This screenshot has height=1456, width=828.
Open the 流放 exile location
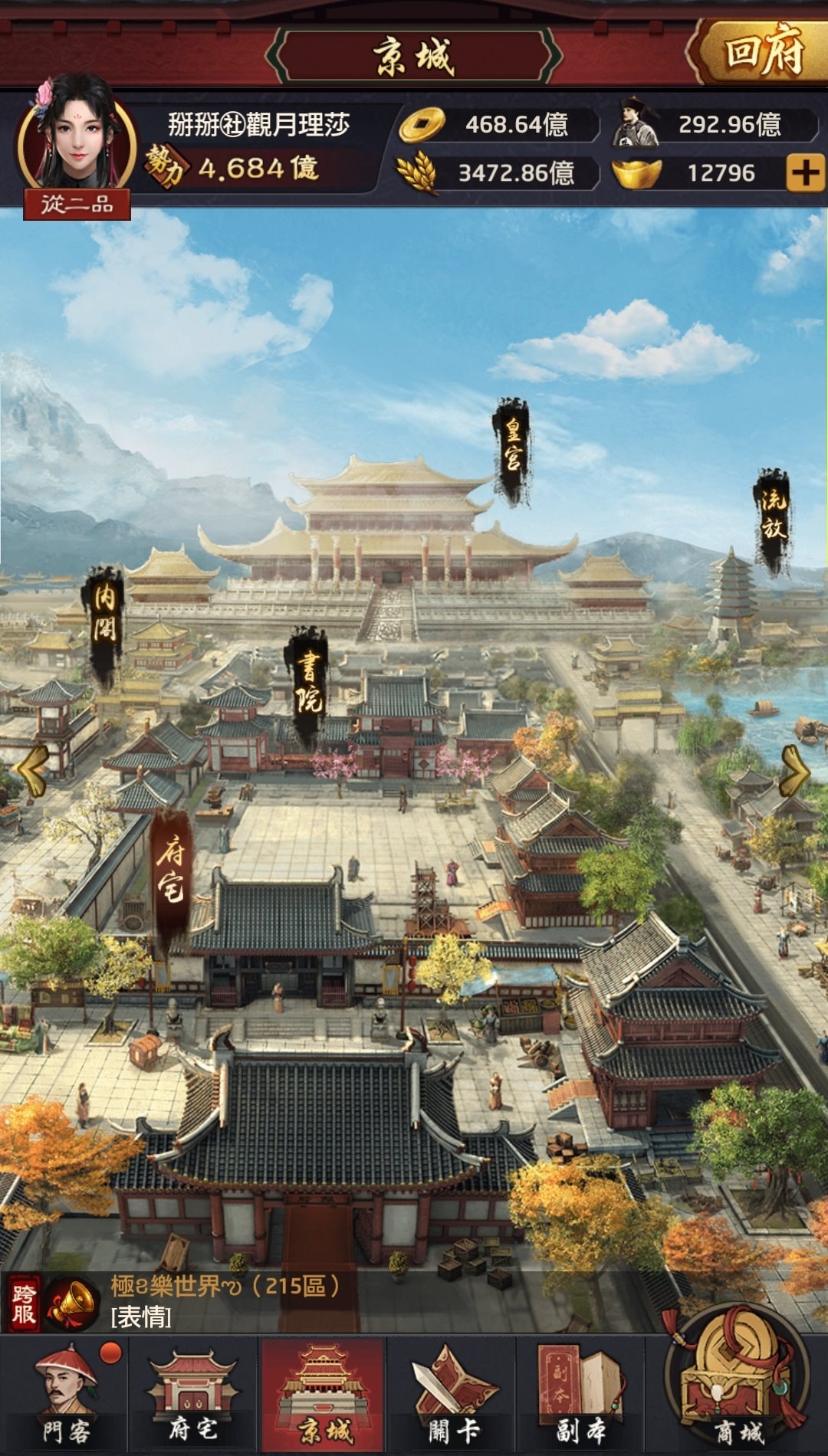[x=772, y=520]
